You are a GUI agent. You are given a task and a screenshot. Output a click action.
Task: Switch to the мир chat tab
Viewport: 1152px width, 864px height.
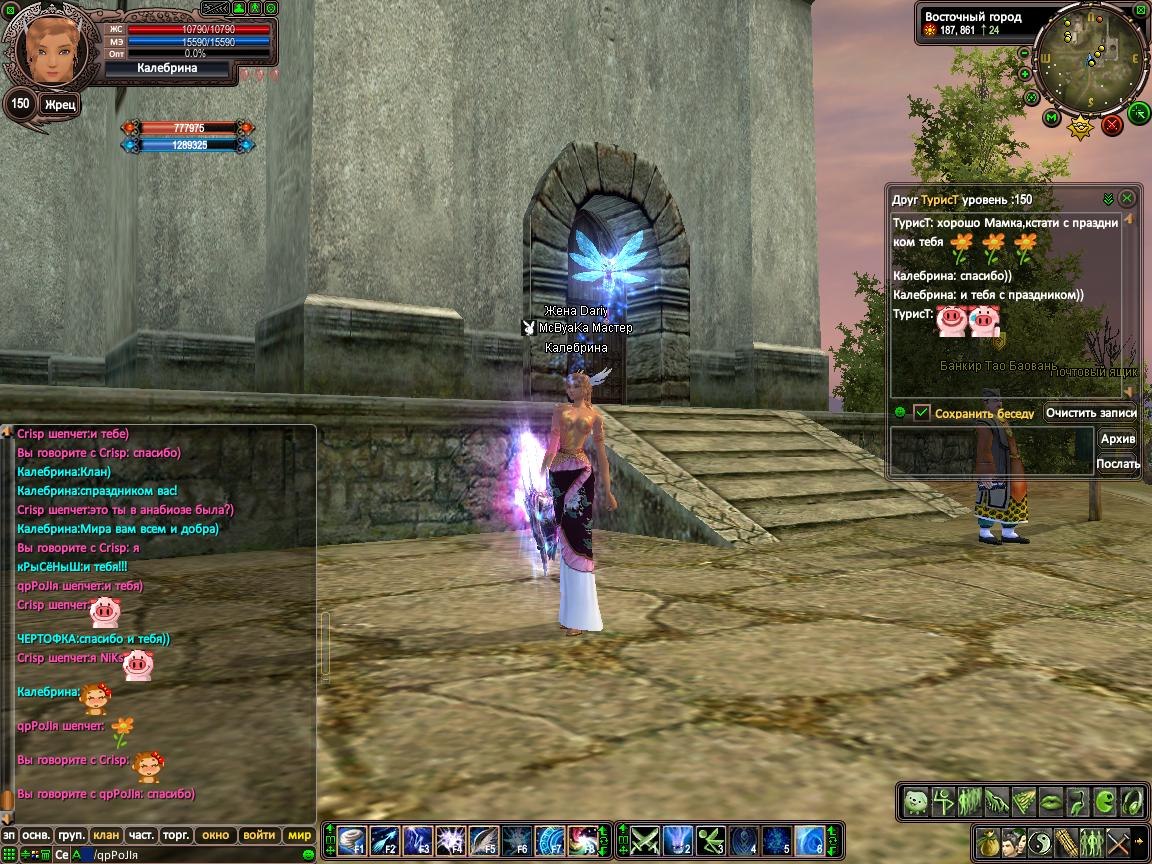coord(299,835)
